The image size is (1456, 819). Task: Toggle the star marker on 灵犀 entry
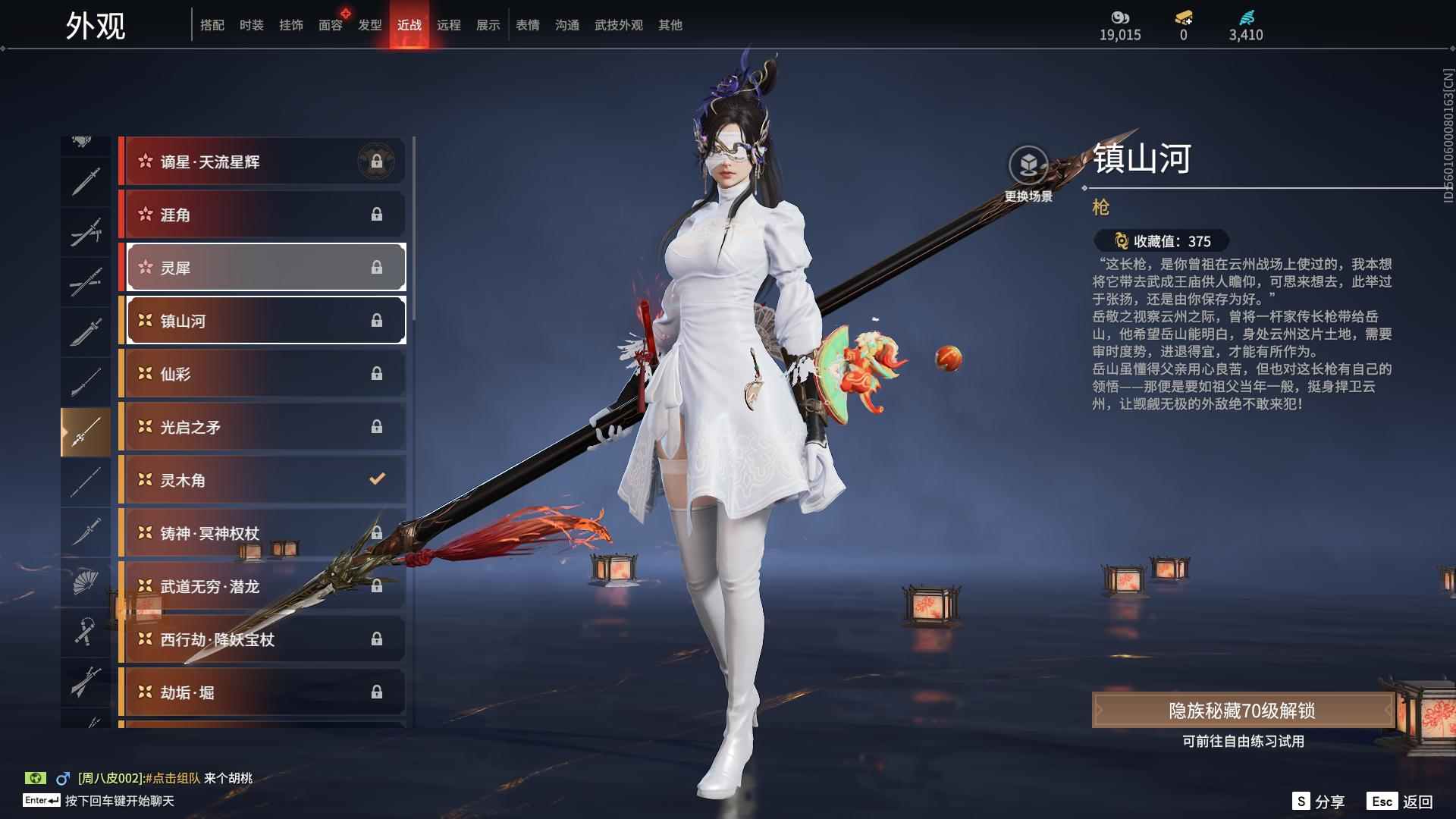146,268
